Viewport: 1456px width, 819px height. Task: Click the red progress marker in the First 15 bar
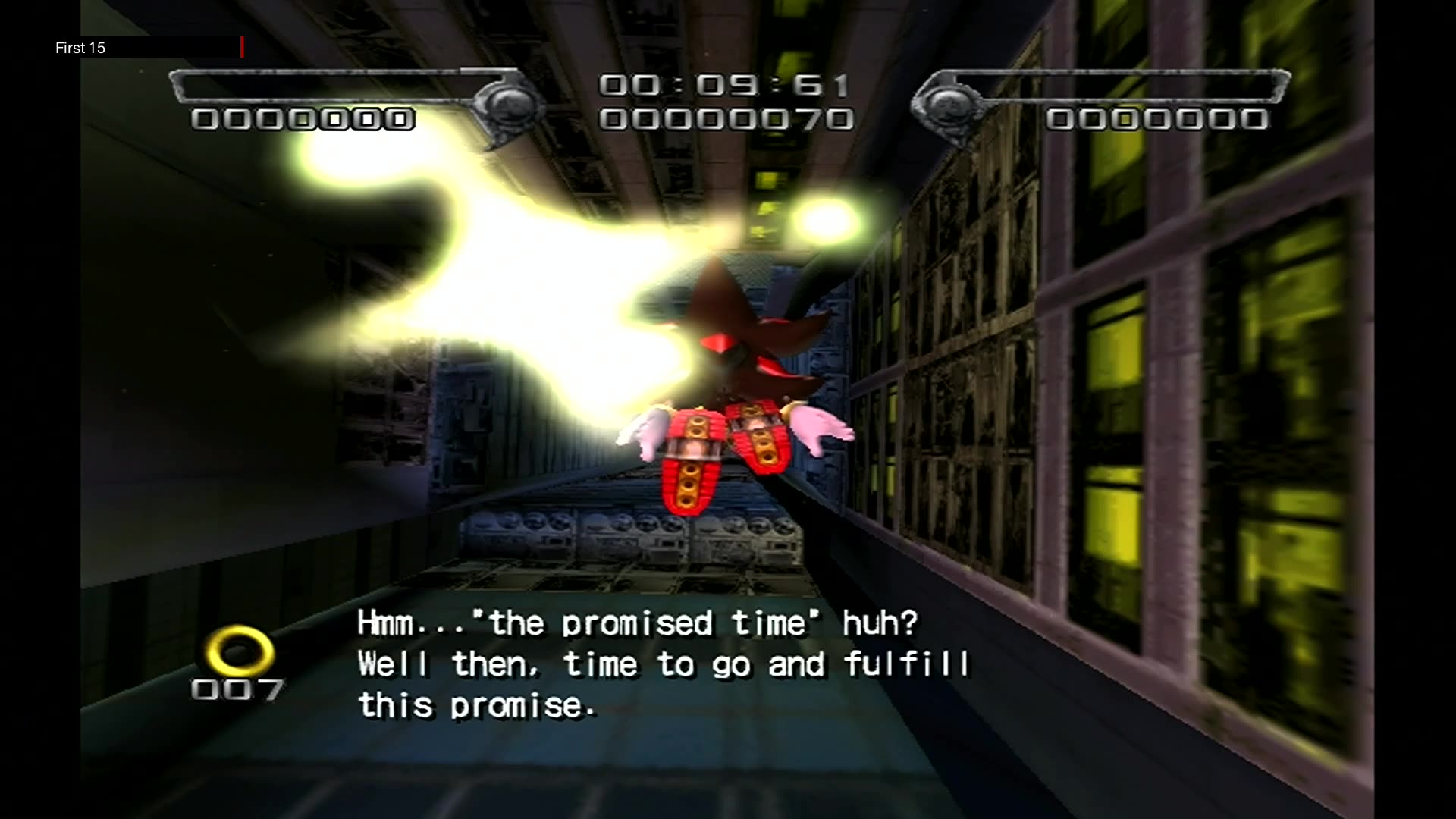coord(243,47)
